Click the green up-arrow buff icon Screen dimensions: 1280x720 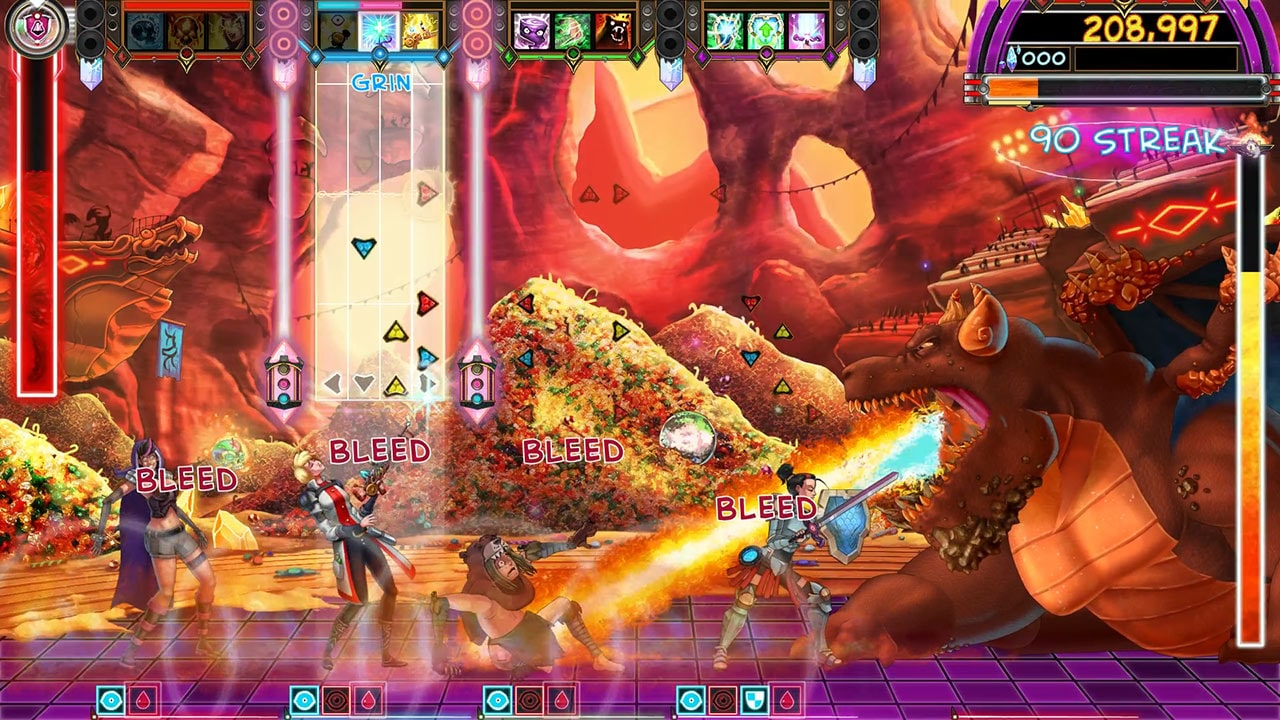click(x=766, y=31)
